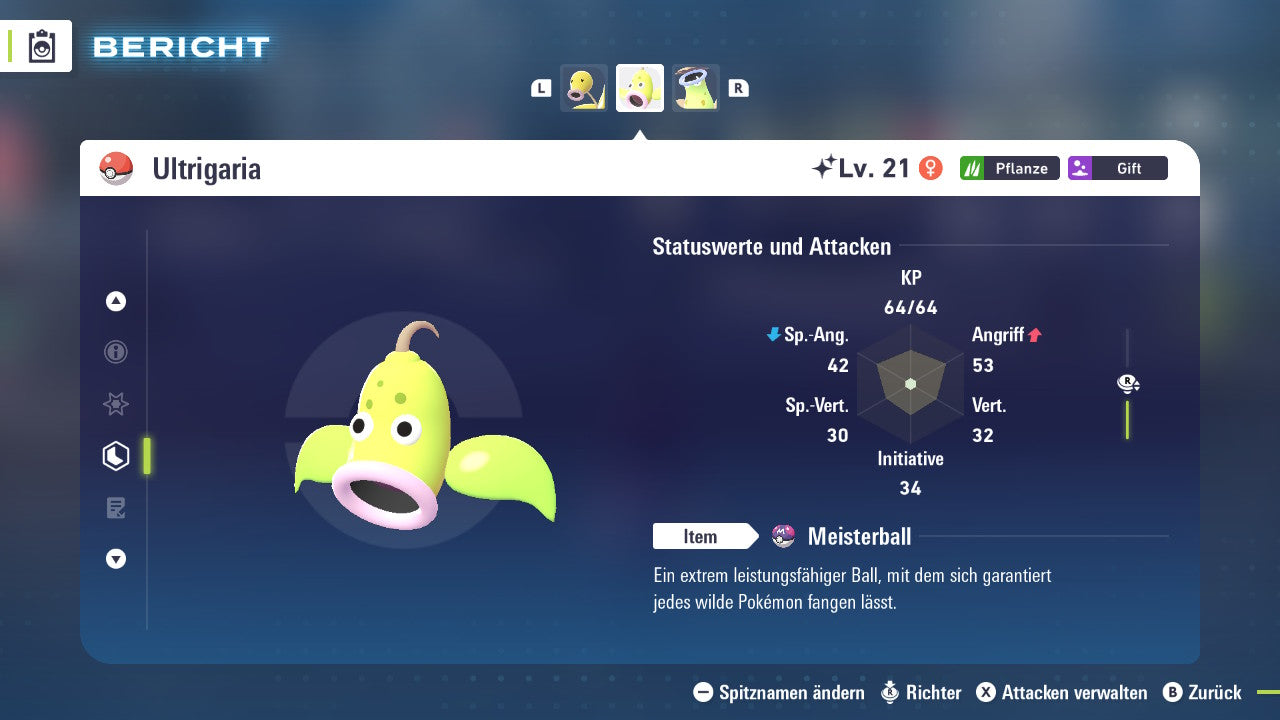1280x720 pixels.
Task: Open the trainer memo notes tab
Action: [116, 508]
